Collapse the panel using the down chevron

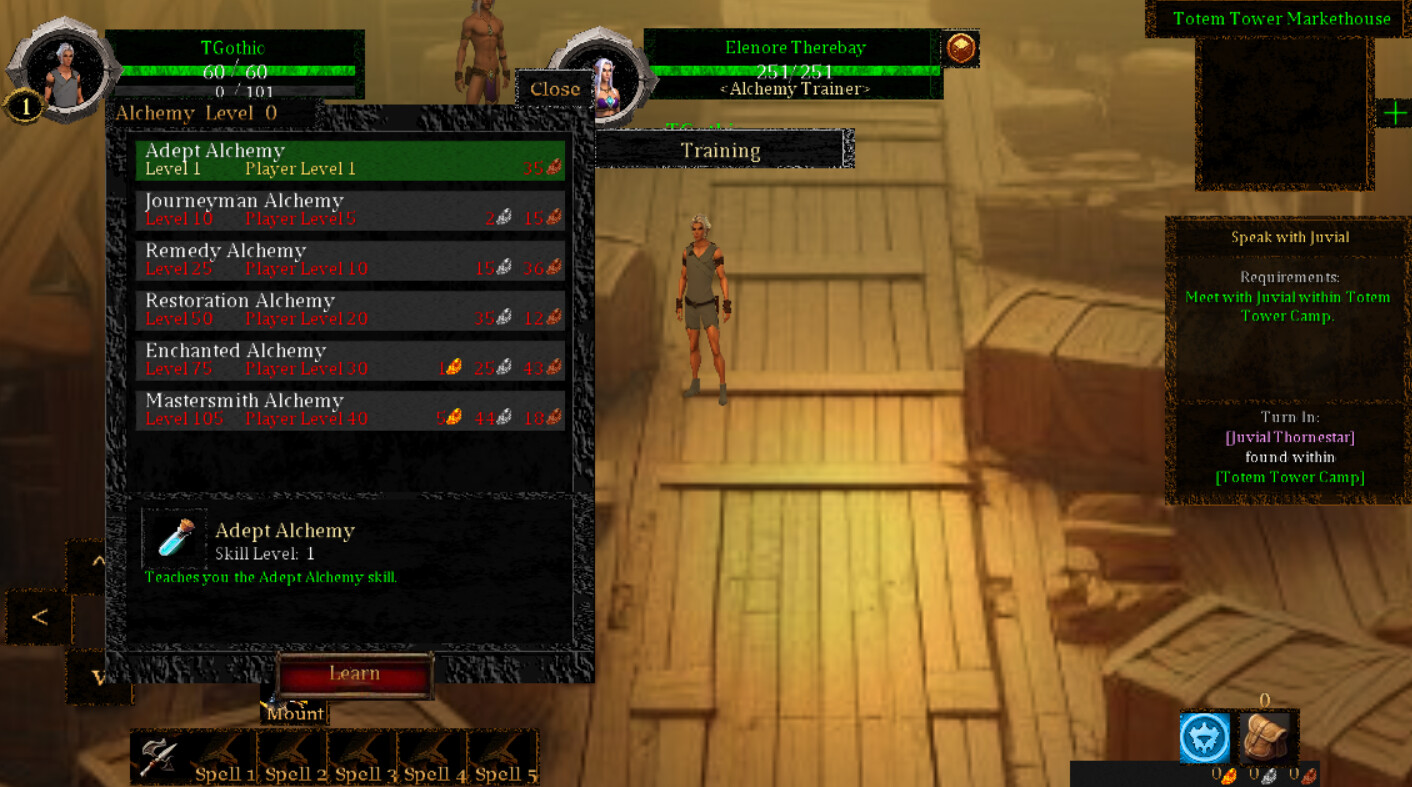[97, 677]
